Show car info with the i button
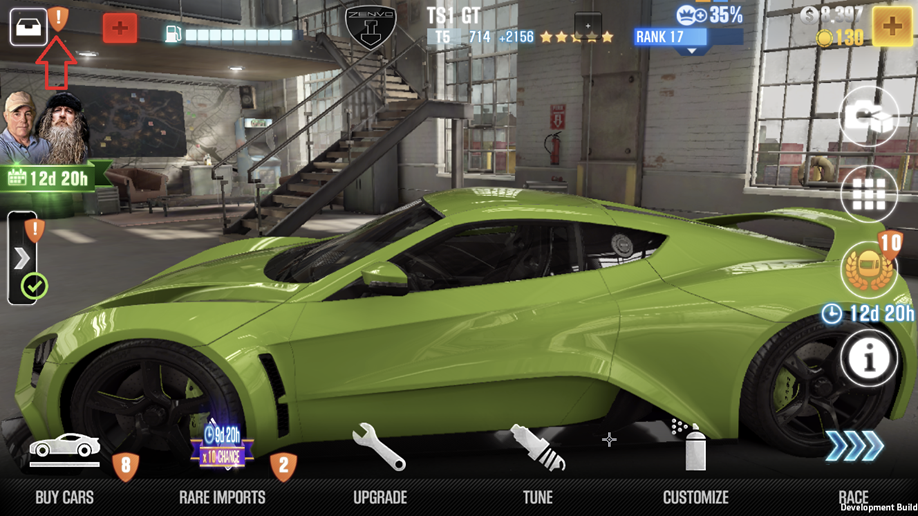The height and width of the screenshot is (516, 918). click(868, 359)
